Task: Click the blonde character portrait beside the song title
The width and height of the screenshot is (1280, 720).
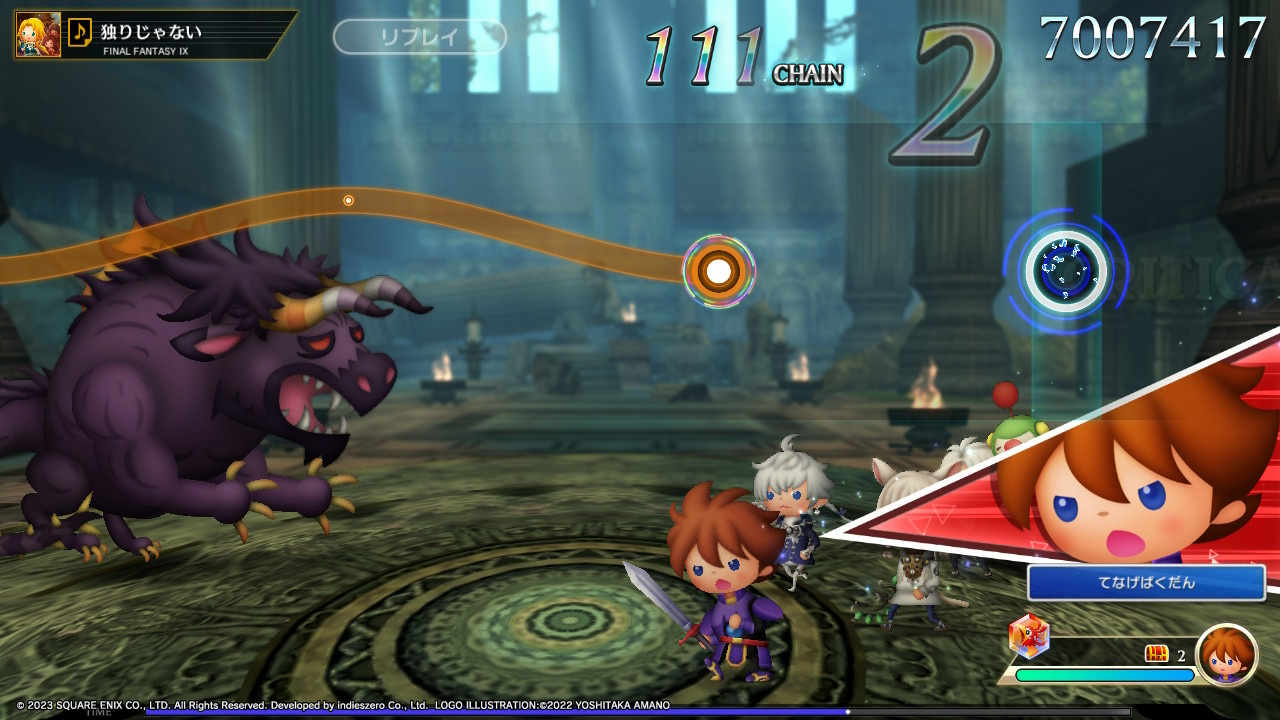Action: click(36, 34)
